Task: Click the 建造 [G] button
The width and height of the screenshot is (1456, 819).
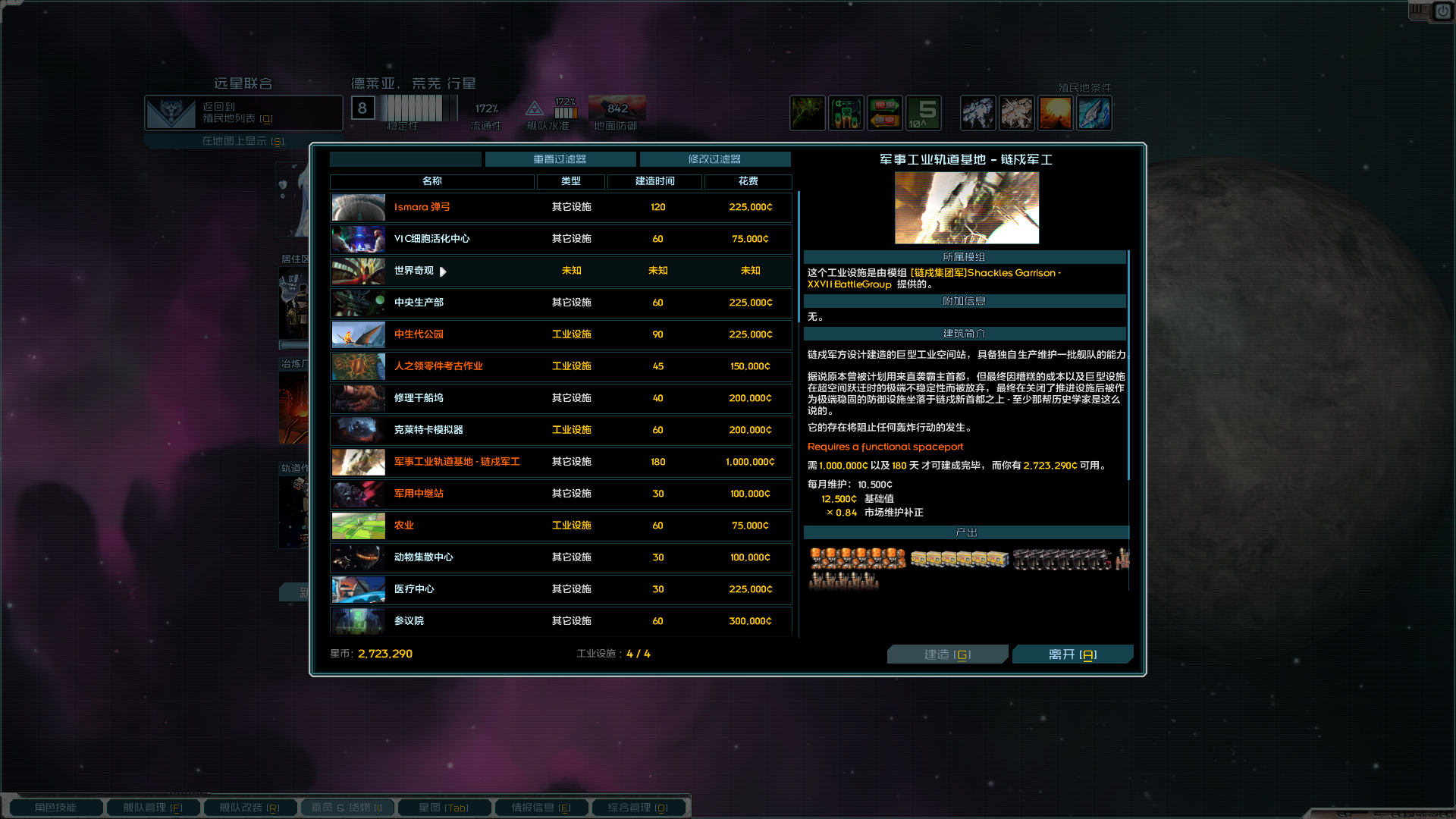Action: [x=947, y=654]
